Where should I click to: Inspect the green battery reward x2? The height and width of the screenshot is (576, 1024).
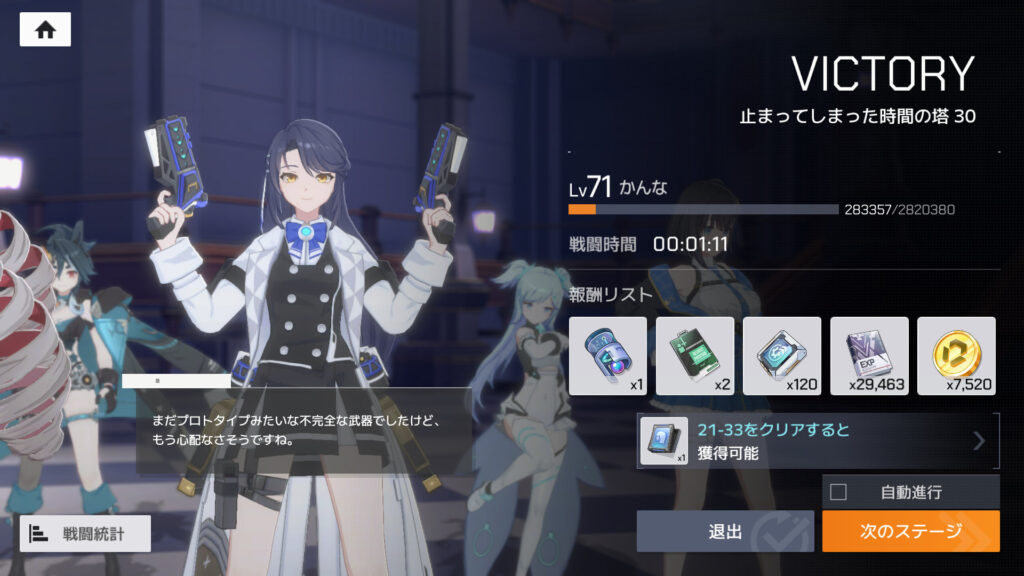pyautogui.click(x=694, y=356)
